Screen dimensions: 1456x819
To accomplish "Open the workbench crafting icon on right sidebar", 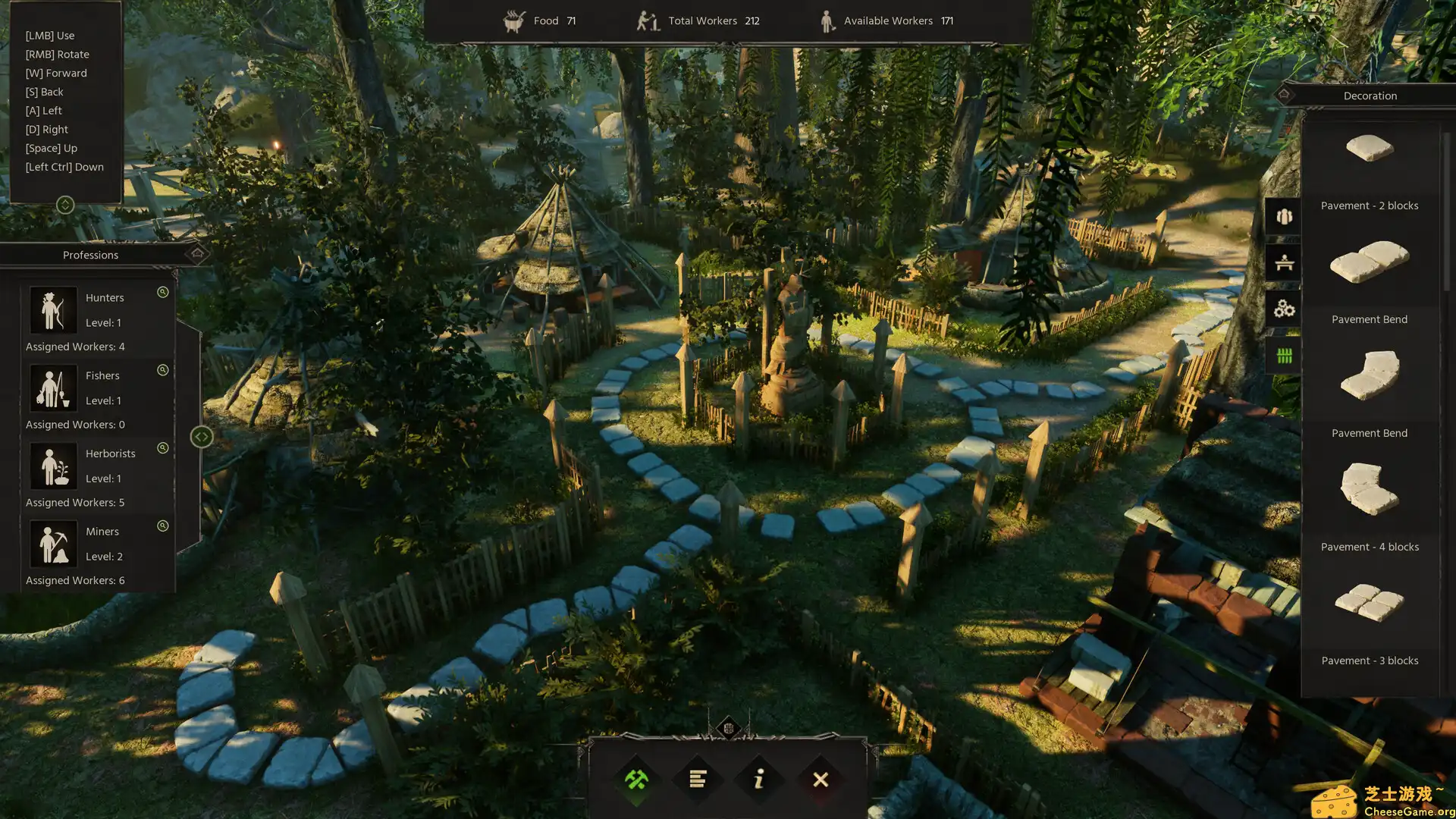I will [x=1282, y=262].
